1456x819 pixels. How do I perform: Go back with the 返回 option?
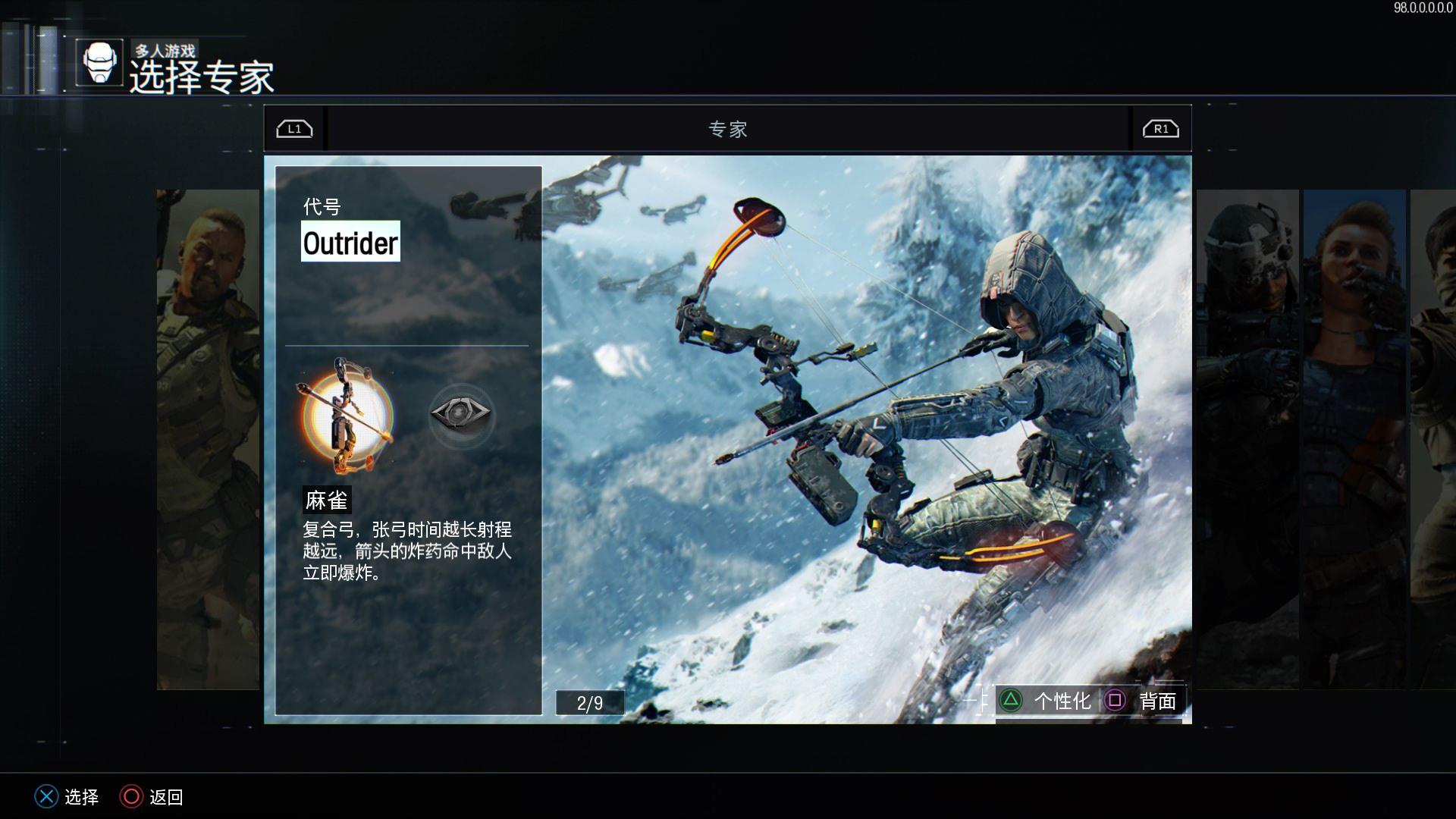(x=152, y=796)
